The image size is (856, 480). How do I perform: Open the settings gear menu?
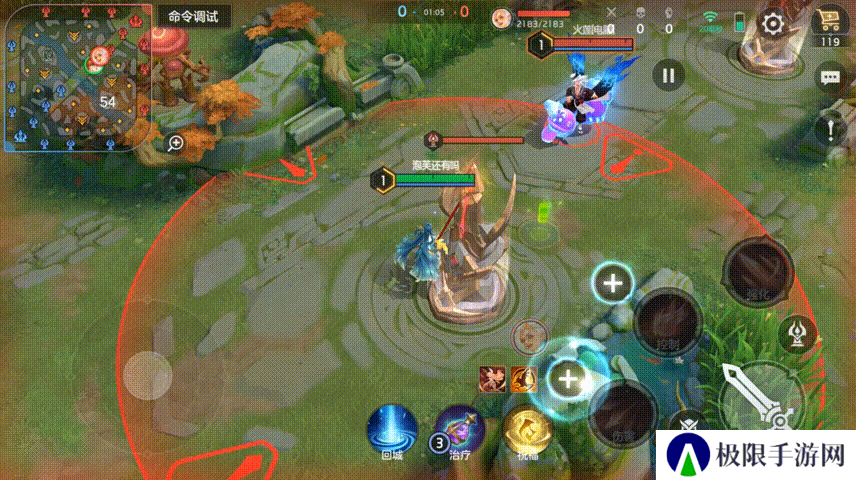pyautogui.click(x=773, y=25)
